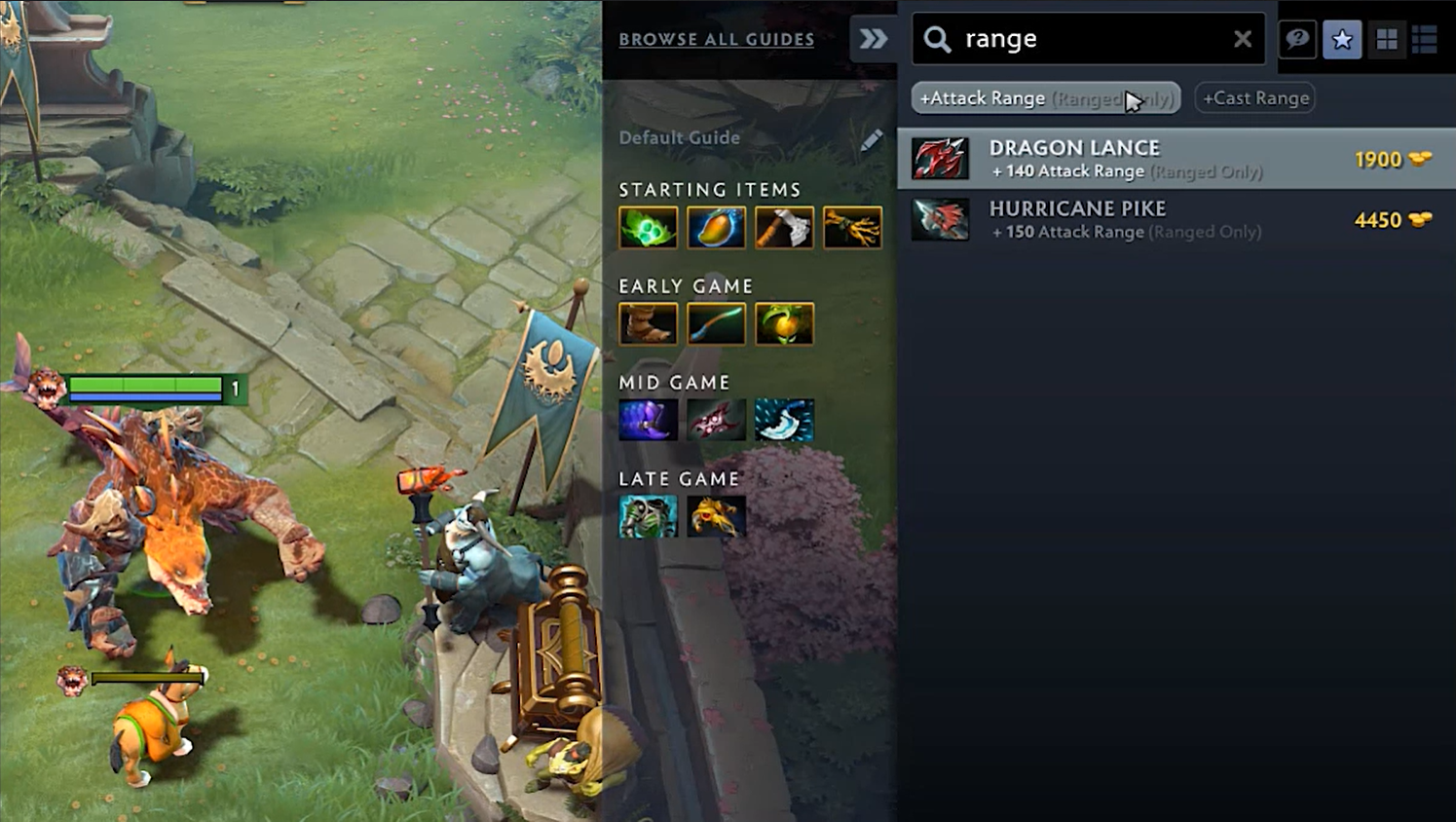Screen dimensions: 1456x822
Task: Collapse the guide panel with double-arrow button
Action: 873,39
